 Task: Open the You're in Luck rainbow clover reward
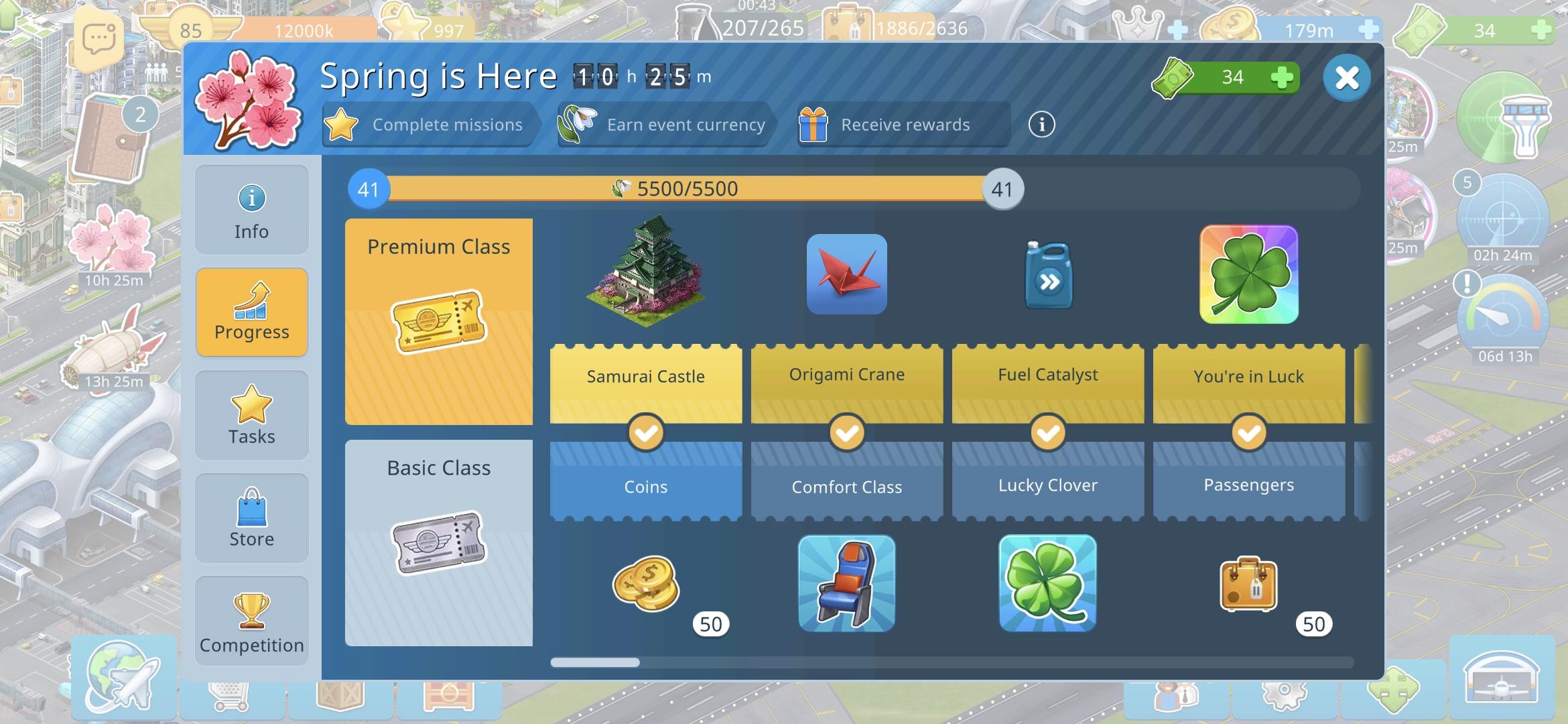1248,274
